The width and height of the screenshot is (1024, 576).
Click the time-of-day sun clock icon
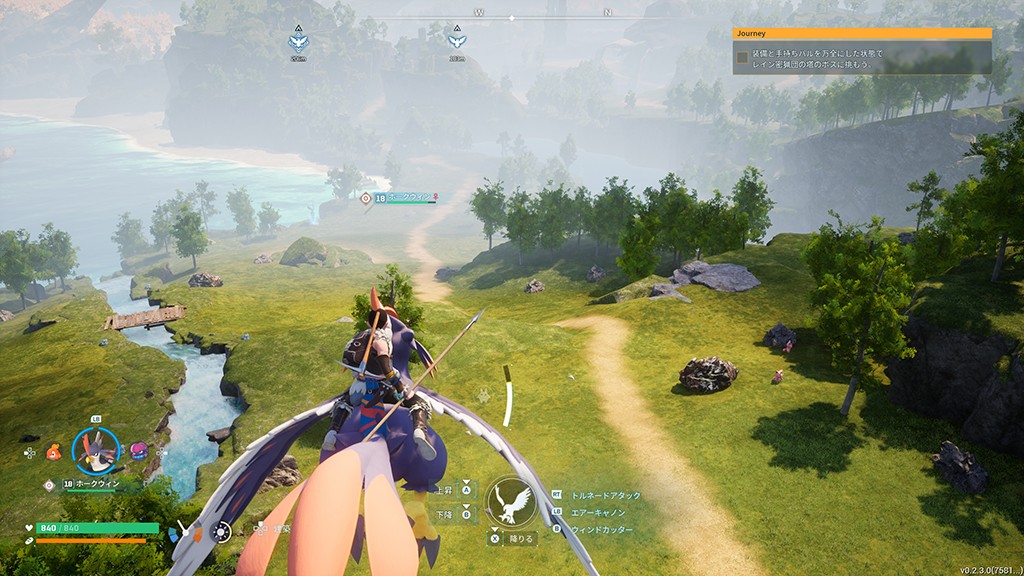[x=222, y=532]
